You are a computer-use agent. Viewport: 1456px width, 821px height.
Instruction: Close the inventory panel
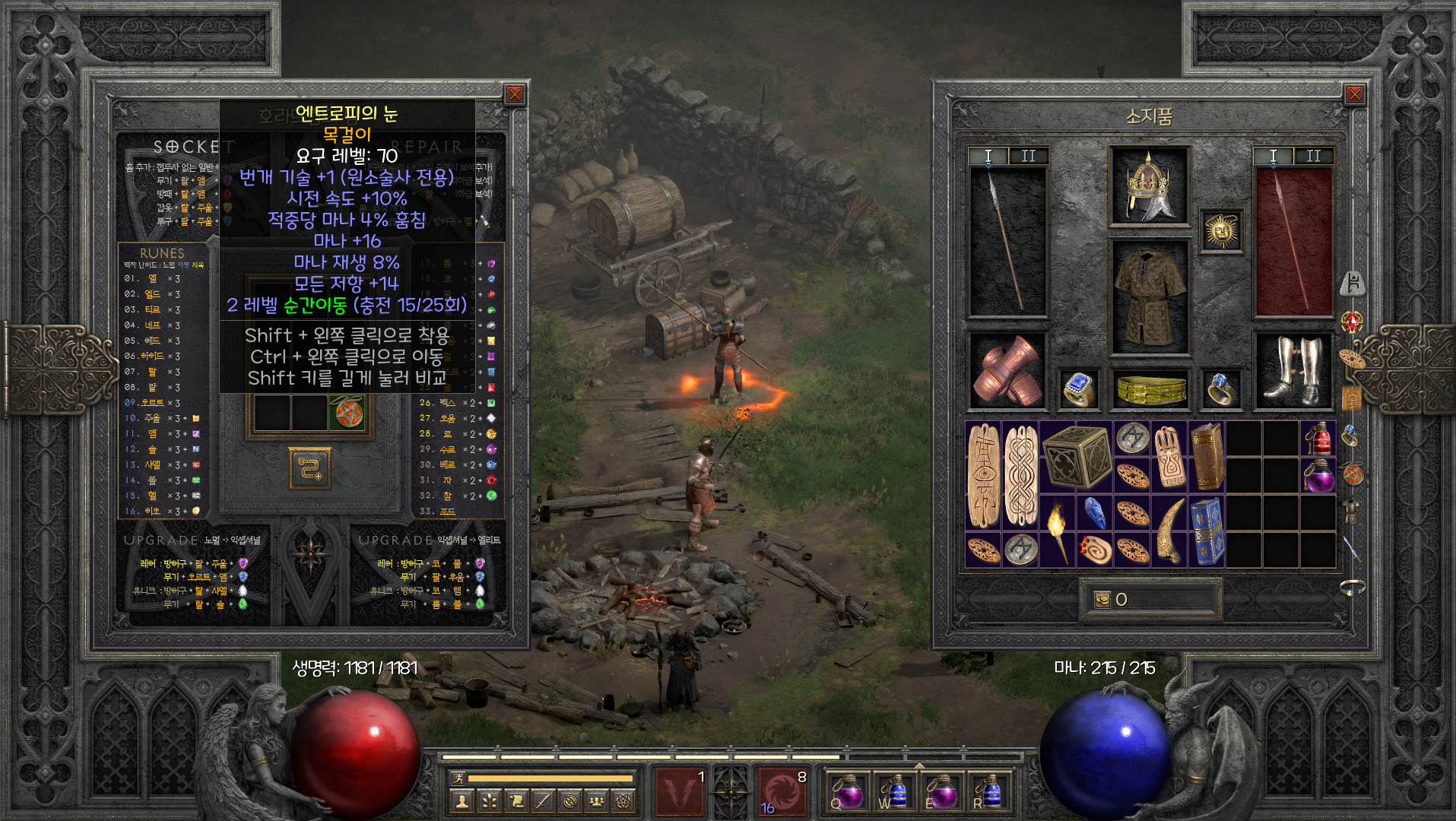point(1354,95)
